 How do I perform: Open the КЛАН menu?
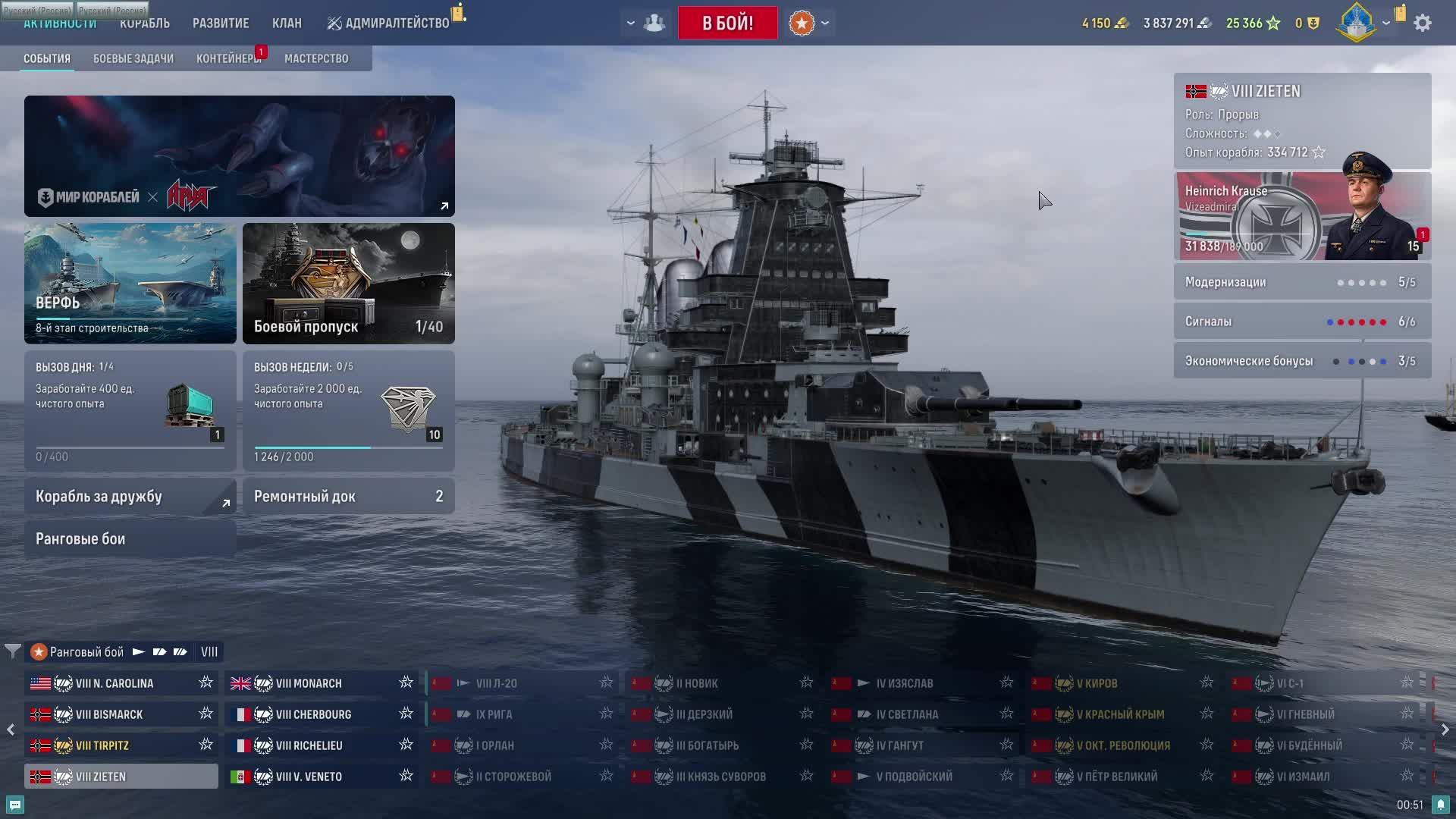point(287,24)
